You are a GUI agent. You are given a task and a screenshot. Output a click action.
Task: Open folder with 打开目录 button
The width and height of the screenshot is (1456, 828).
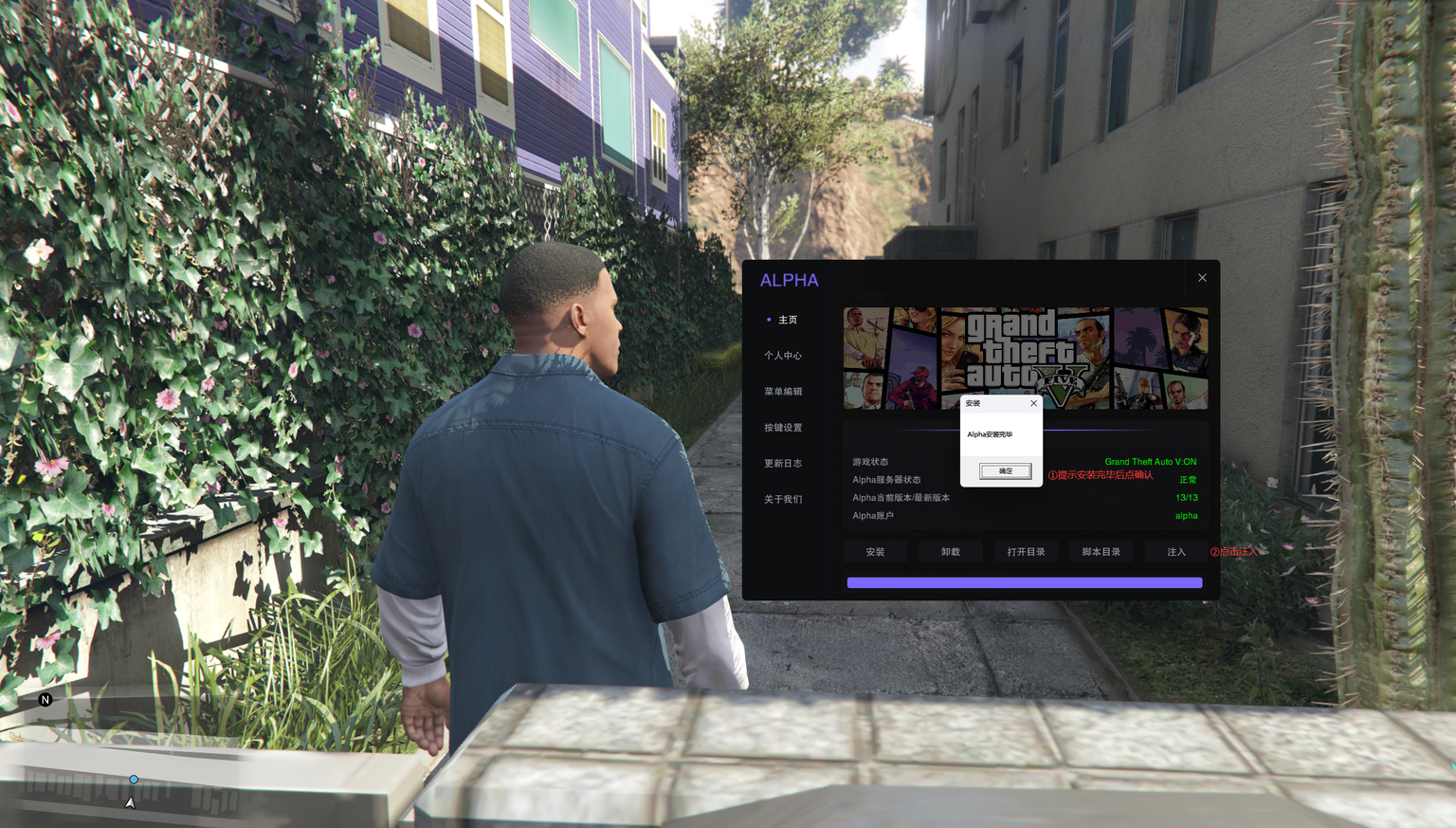pos(1026,552)
